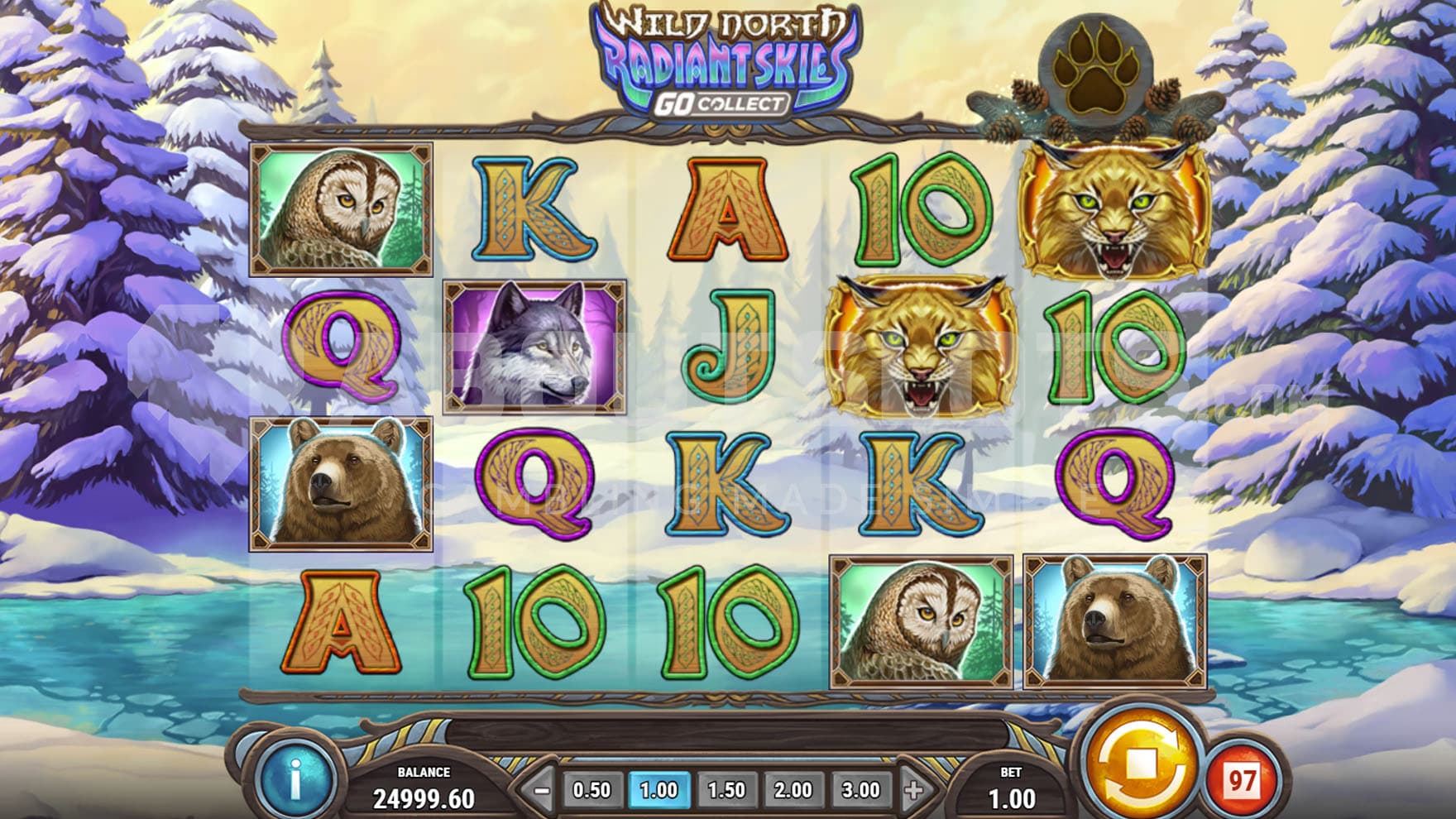Set the bet to 1.50
This screenshot has height=819, width=1456.
[726, 791]
